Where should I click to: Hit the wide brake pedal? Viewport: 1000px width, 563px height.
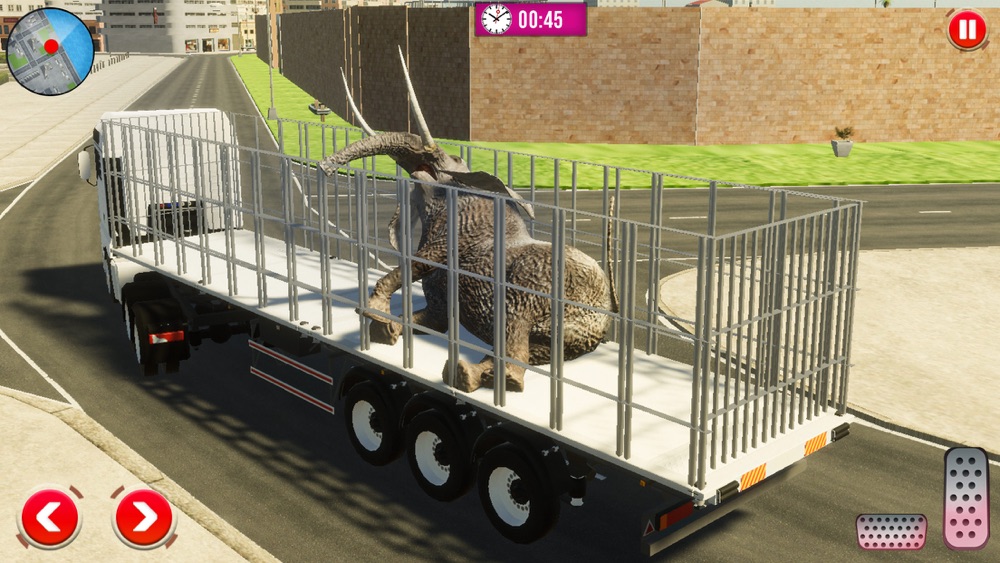890,531
